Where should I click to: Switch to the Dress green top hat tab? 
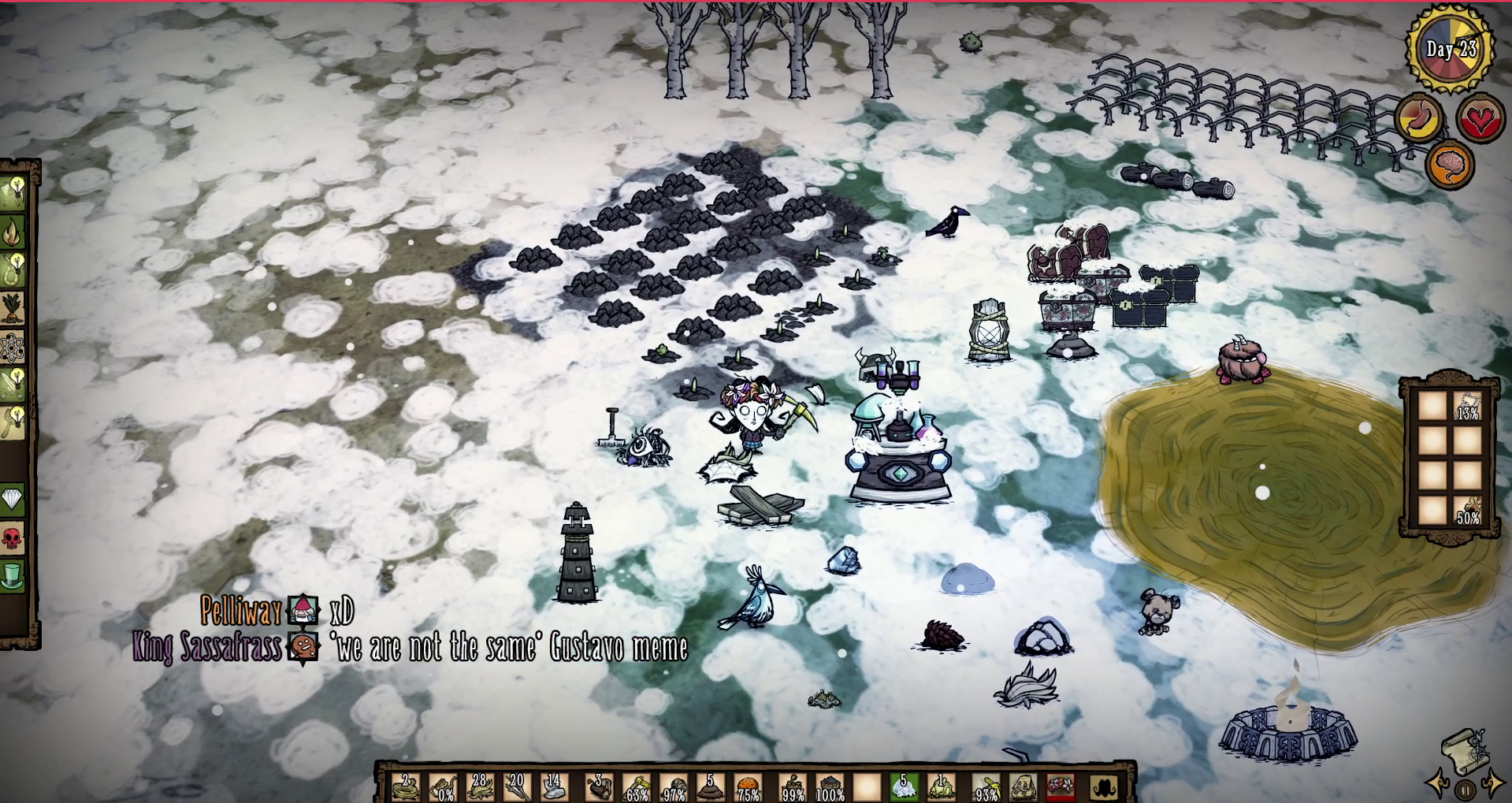point(13,576)
